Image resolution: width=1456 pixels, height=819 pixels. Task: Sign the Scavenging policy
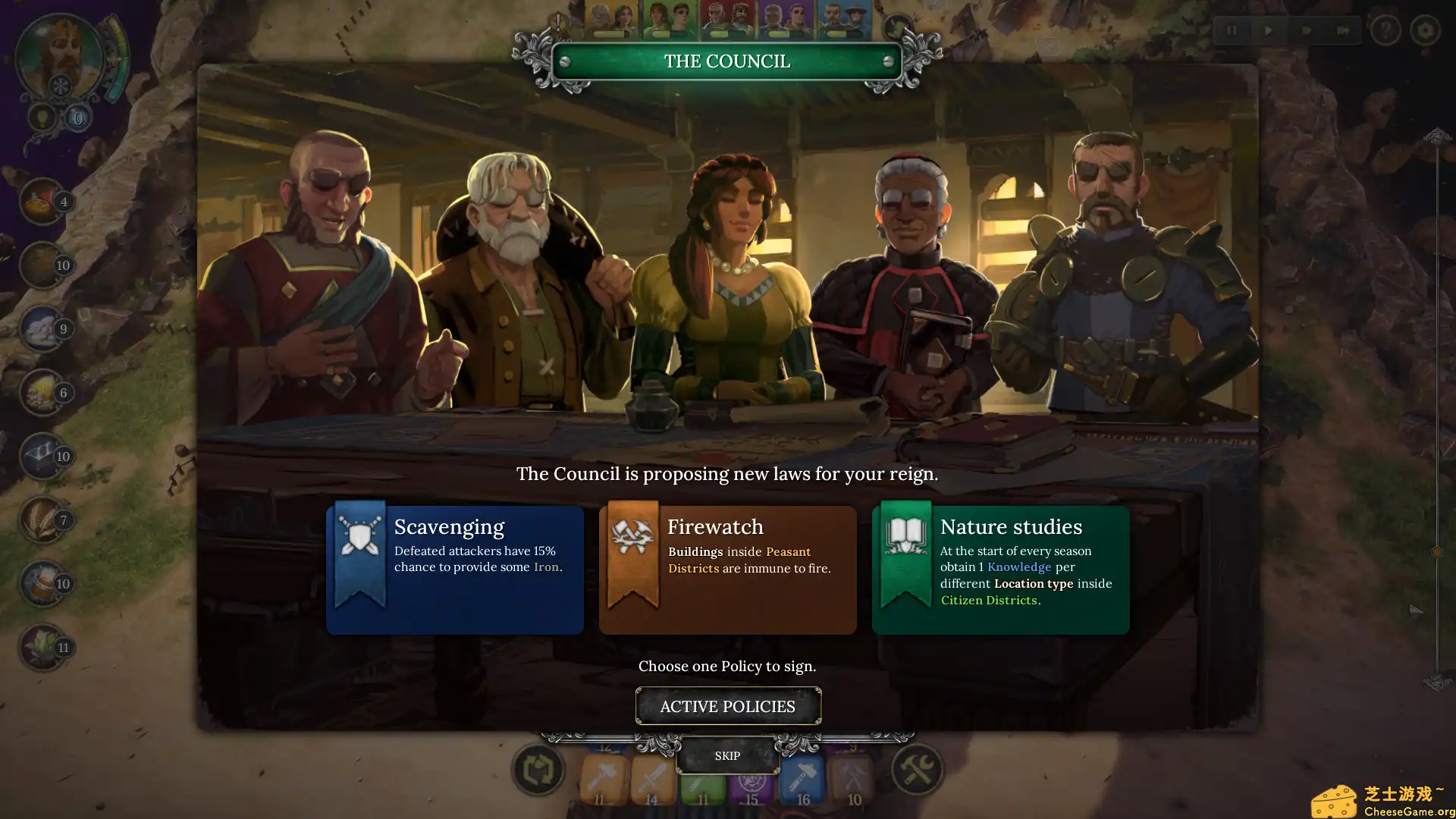455,569
